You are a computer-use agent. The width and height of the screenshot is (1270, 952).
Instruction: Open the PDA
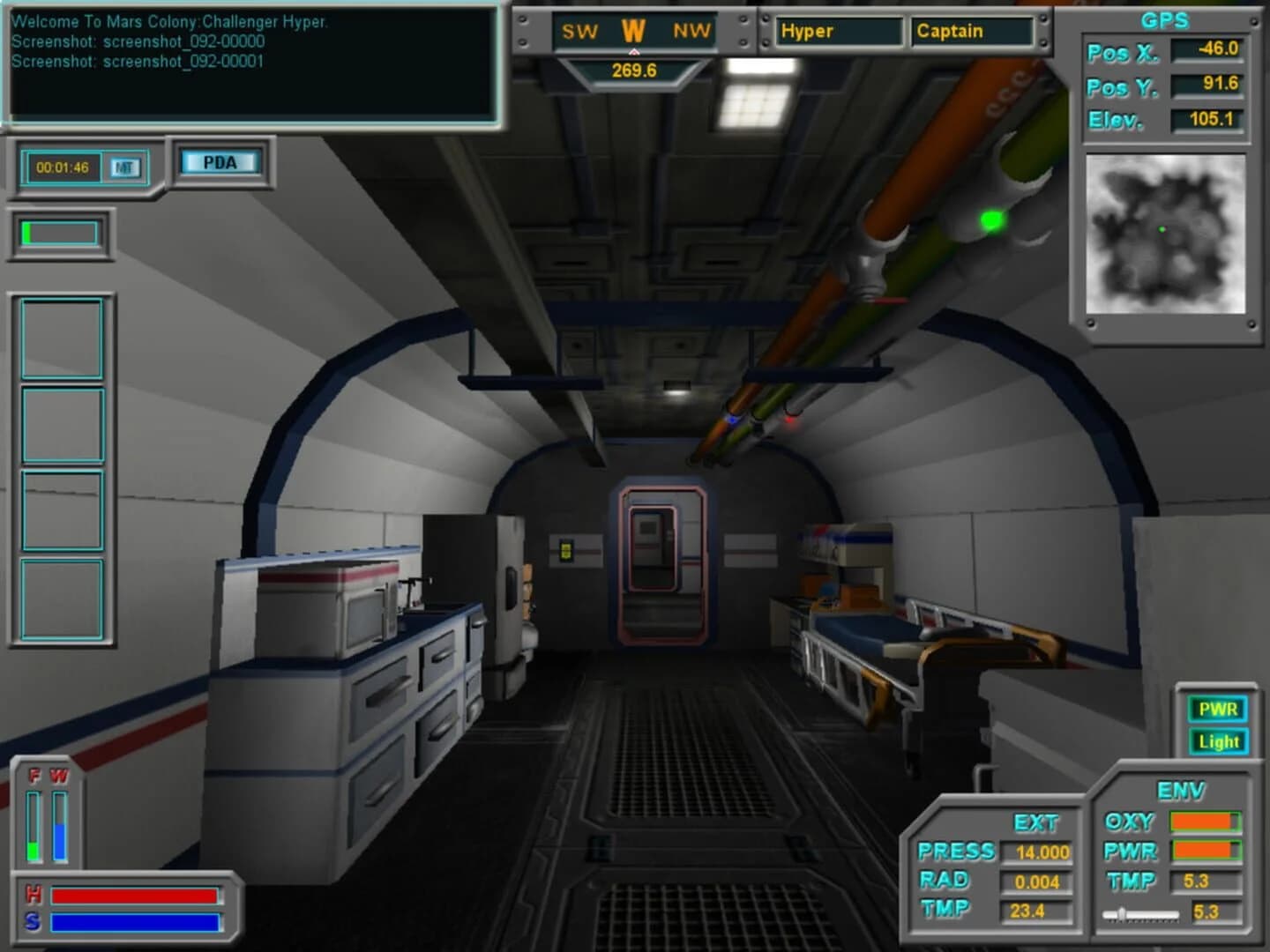(x=219, y=161)
